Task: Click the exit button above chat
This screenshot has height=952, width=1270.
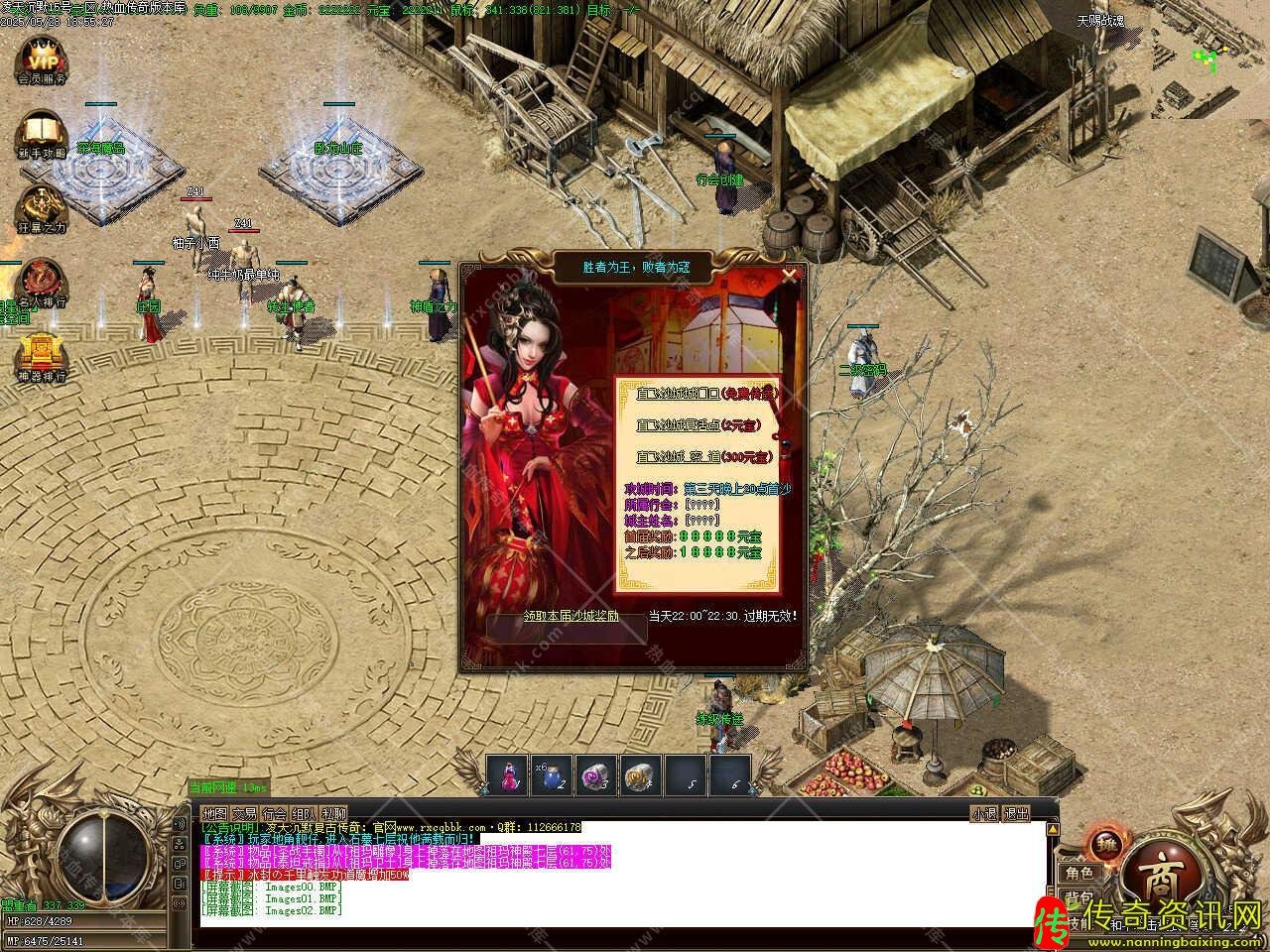Action: coord(1017,813)
